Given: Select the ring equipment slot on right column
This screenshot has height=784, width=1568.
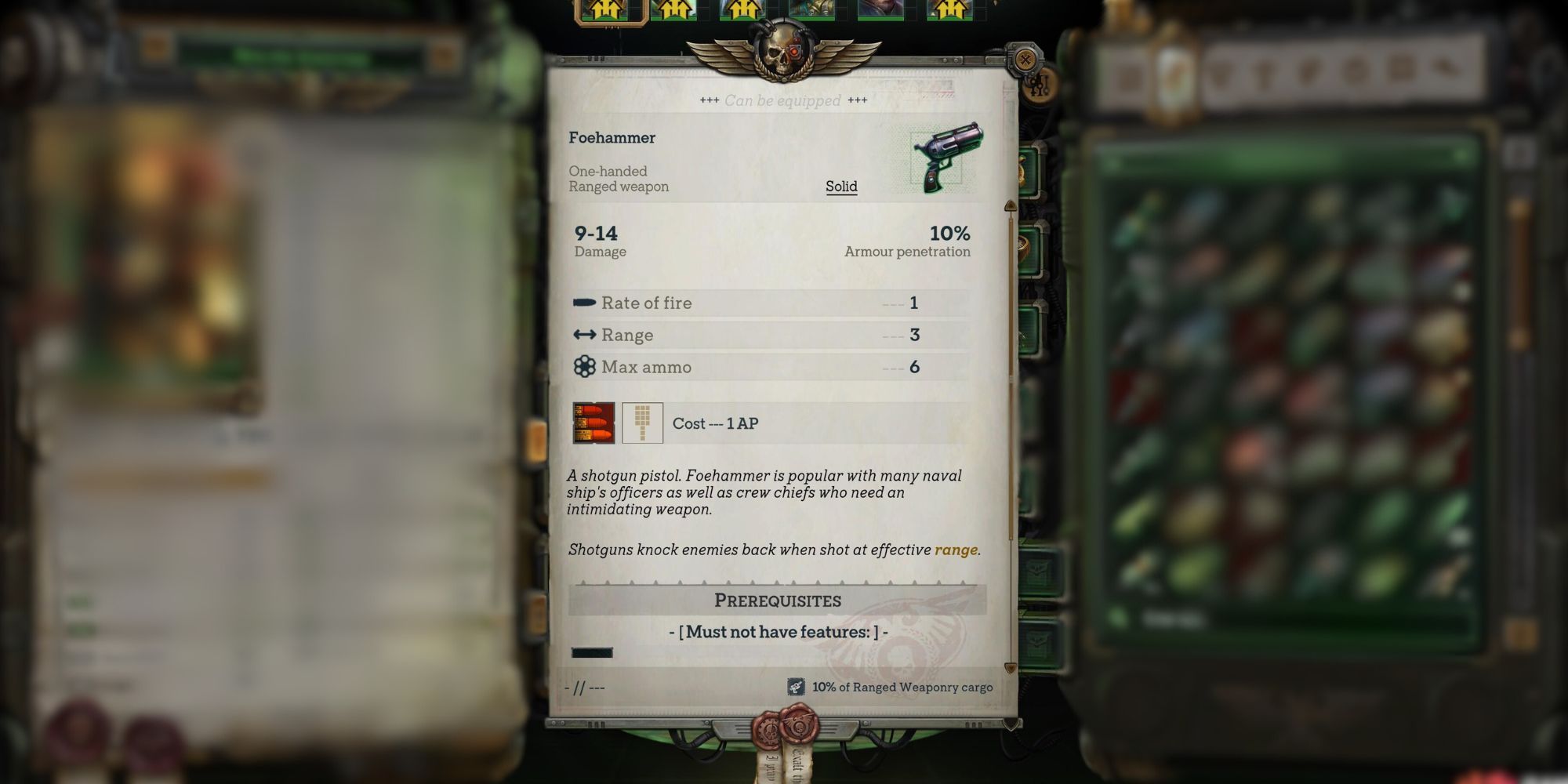Looking at the screenshot, I should coord(1024,245).
